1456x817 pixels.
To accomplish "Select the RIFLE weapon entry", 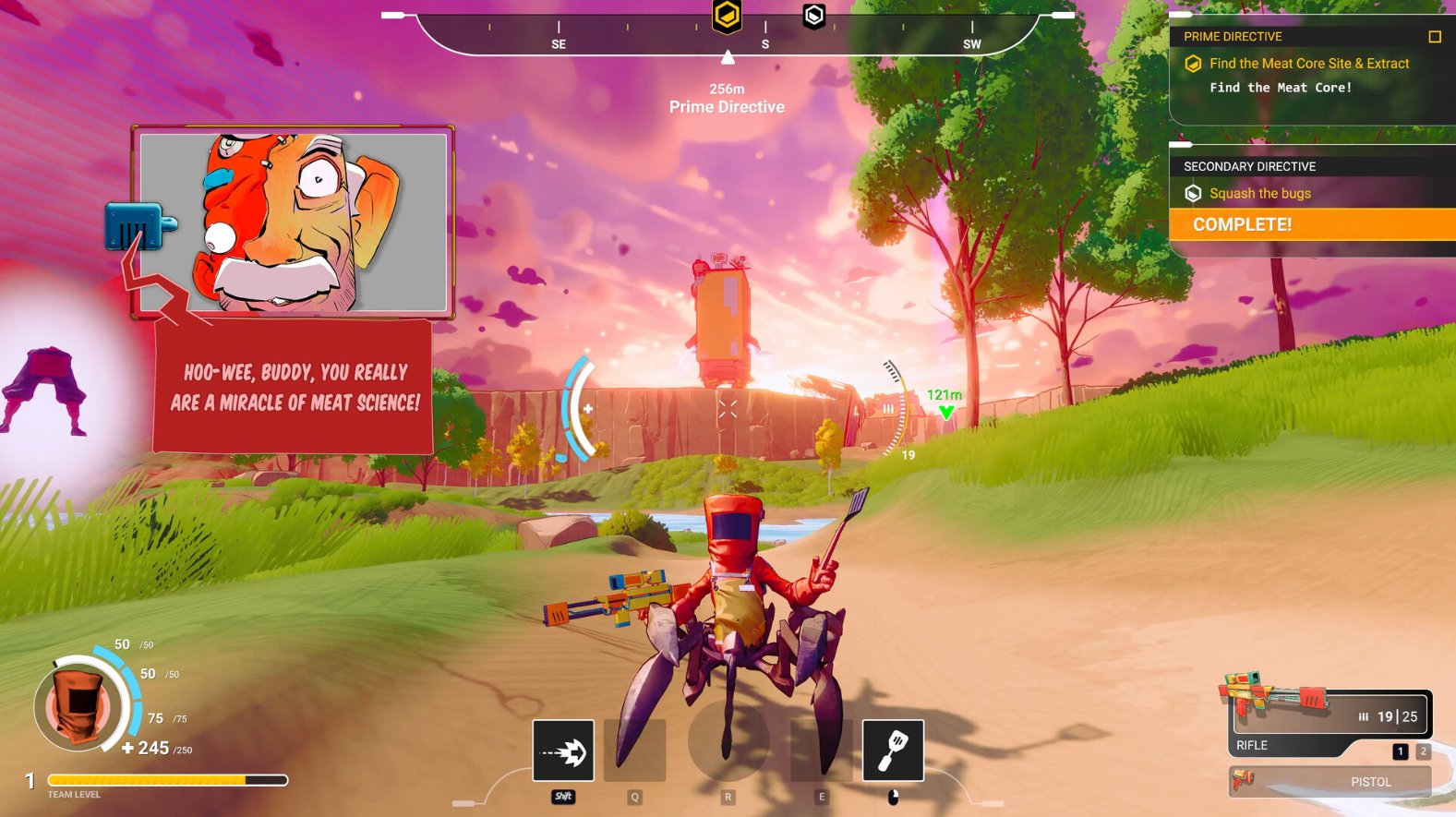I will (x=1252, y=745).
